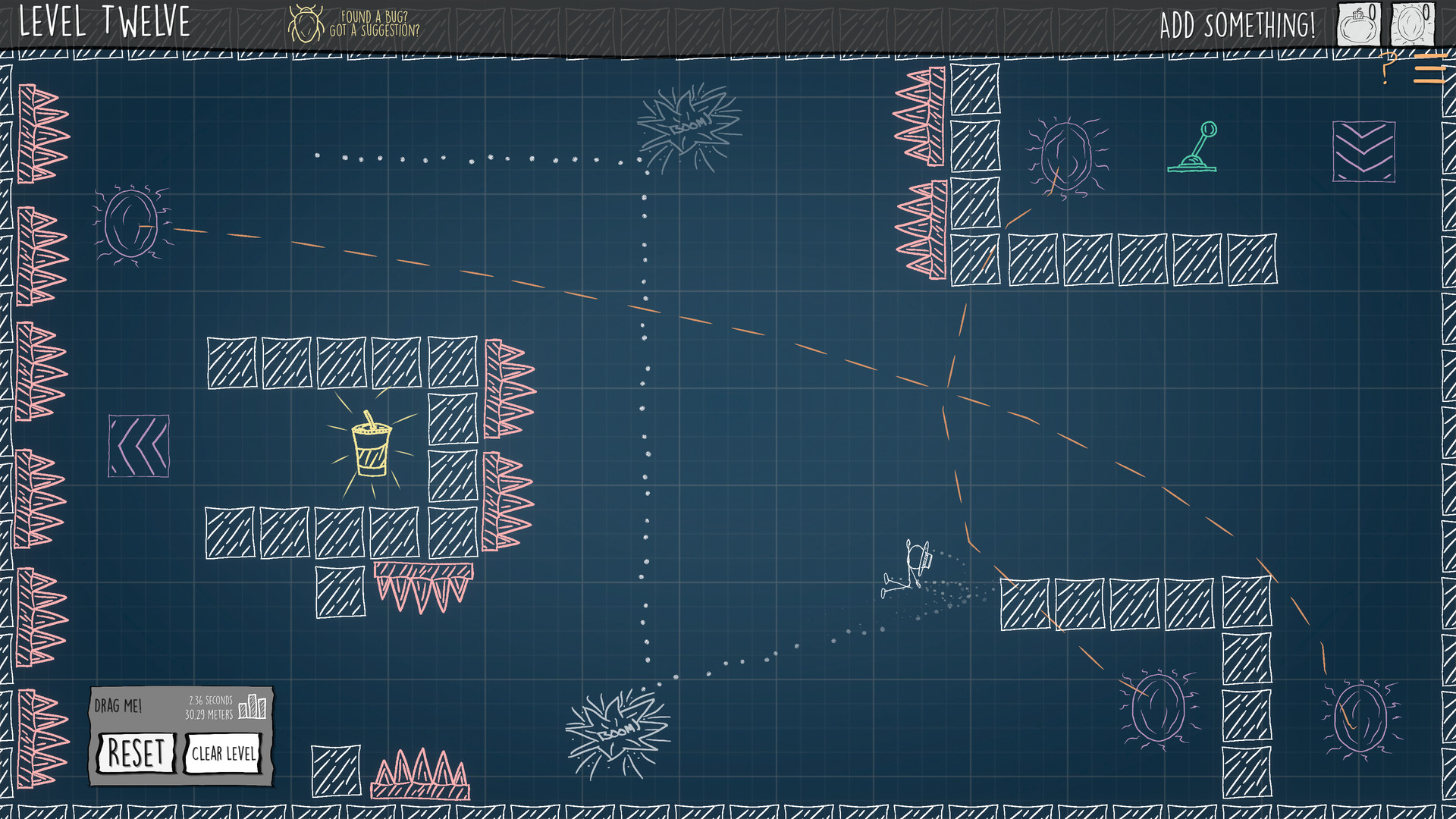Click the LEVEL TWELVE title
The width and height of the screenshot is (1456, 819).
102,21
